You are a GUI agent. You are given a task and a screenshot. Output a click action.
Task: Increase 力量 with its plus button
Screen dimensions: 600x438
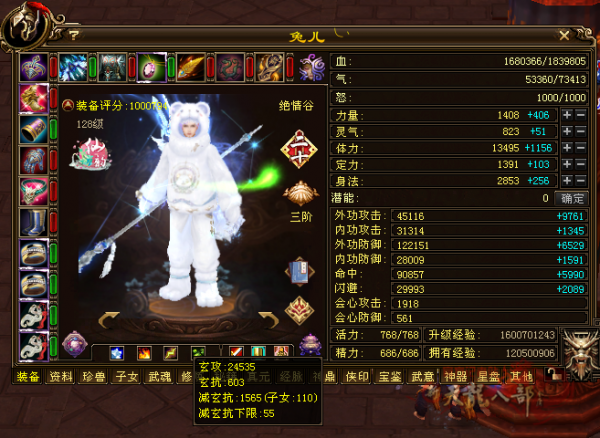pyautogui.click(x=567, y=116)
